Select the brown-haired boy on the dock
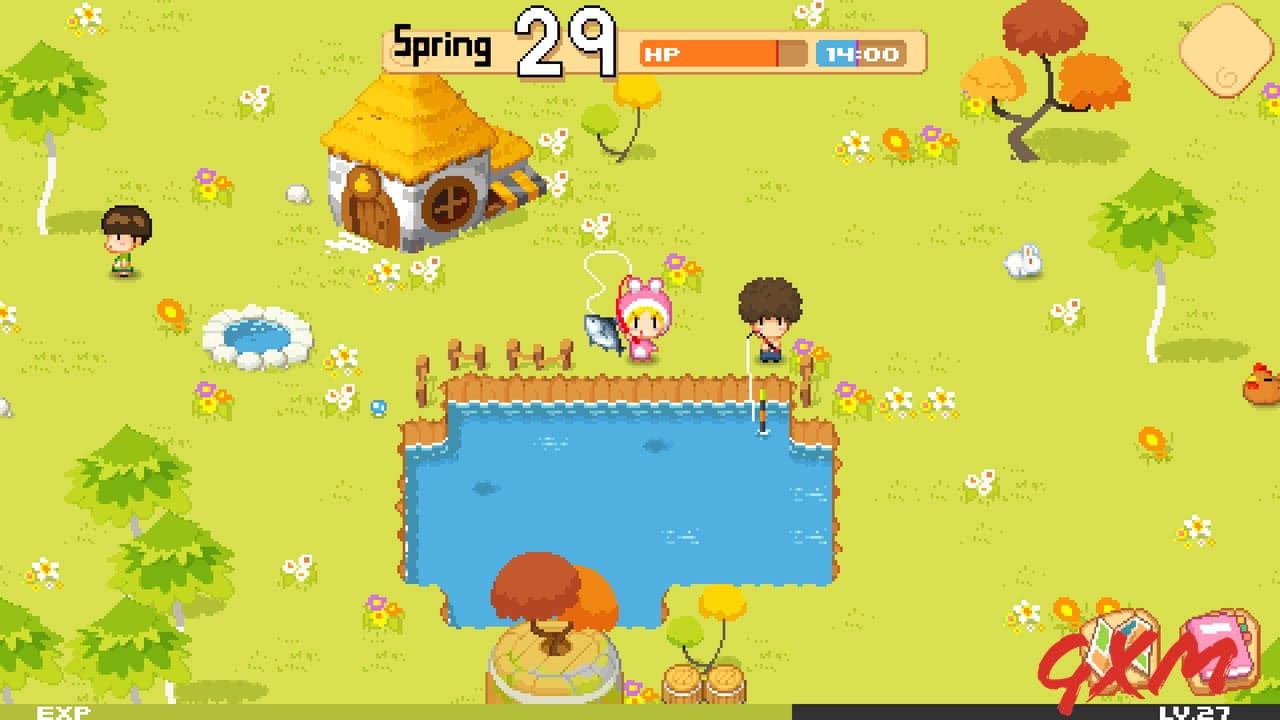 click(x=769, y=315)
